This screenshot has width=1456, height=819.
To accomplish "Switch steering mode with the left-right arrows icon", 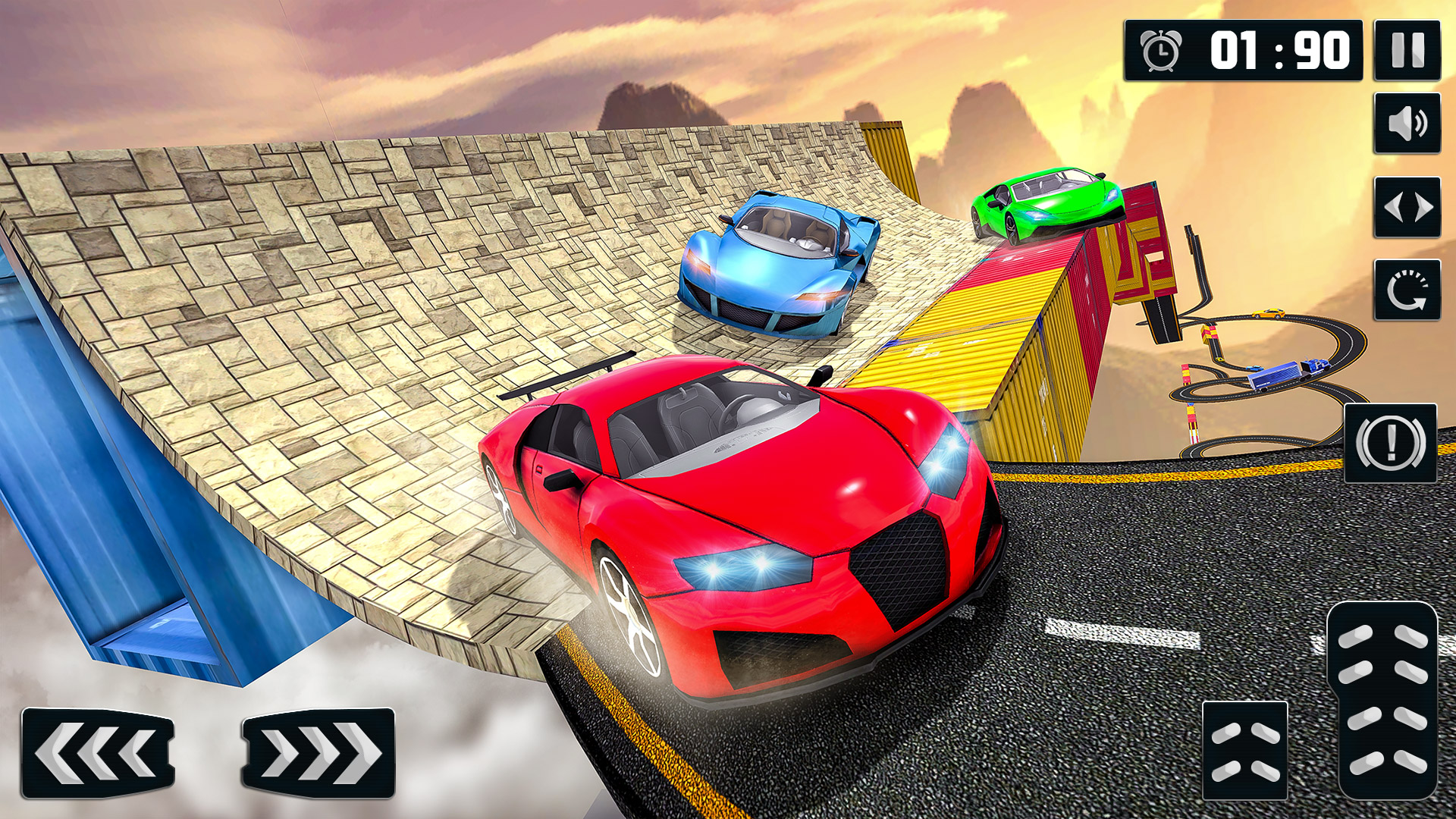I will coord(1407,206).
